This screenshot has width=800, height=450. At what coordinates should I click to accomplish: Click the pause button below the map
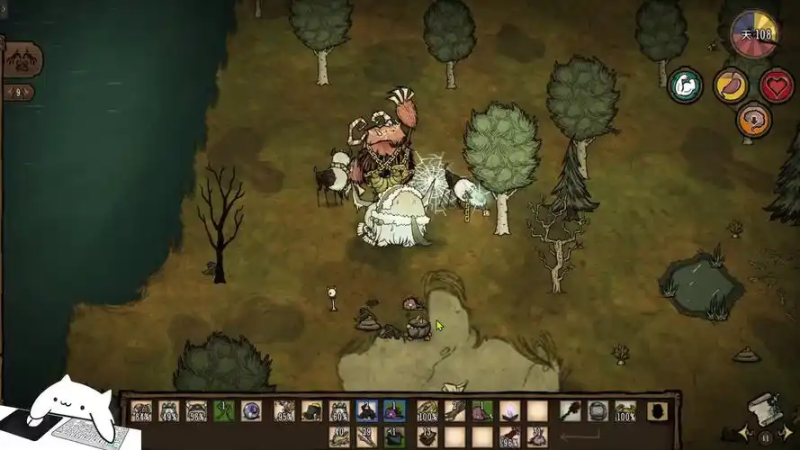(765, 437)
